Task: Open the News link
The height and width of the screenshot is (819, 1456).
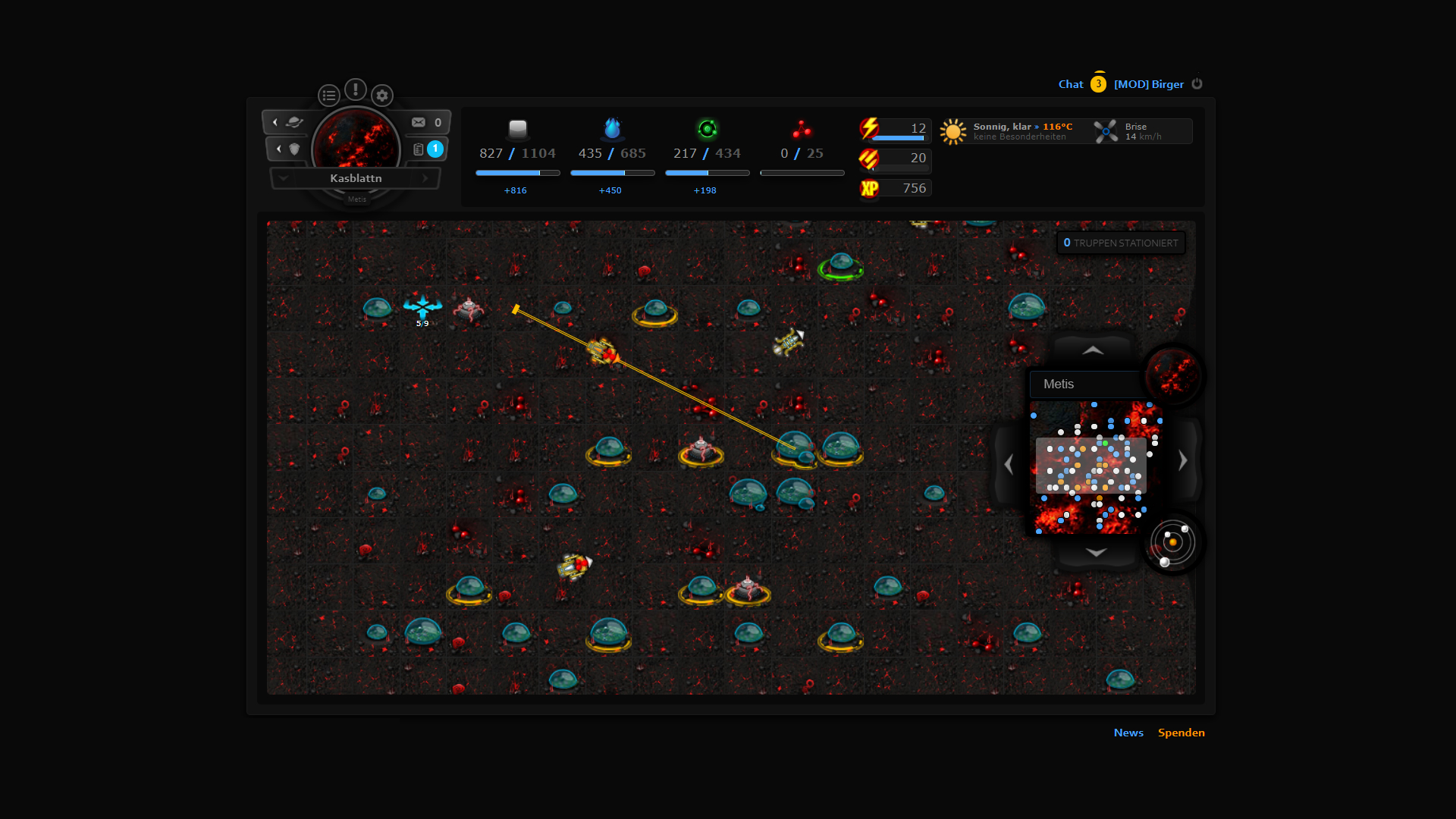Action: click(1128, 733)
